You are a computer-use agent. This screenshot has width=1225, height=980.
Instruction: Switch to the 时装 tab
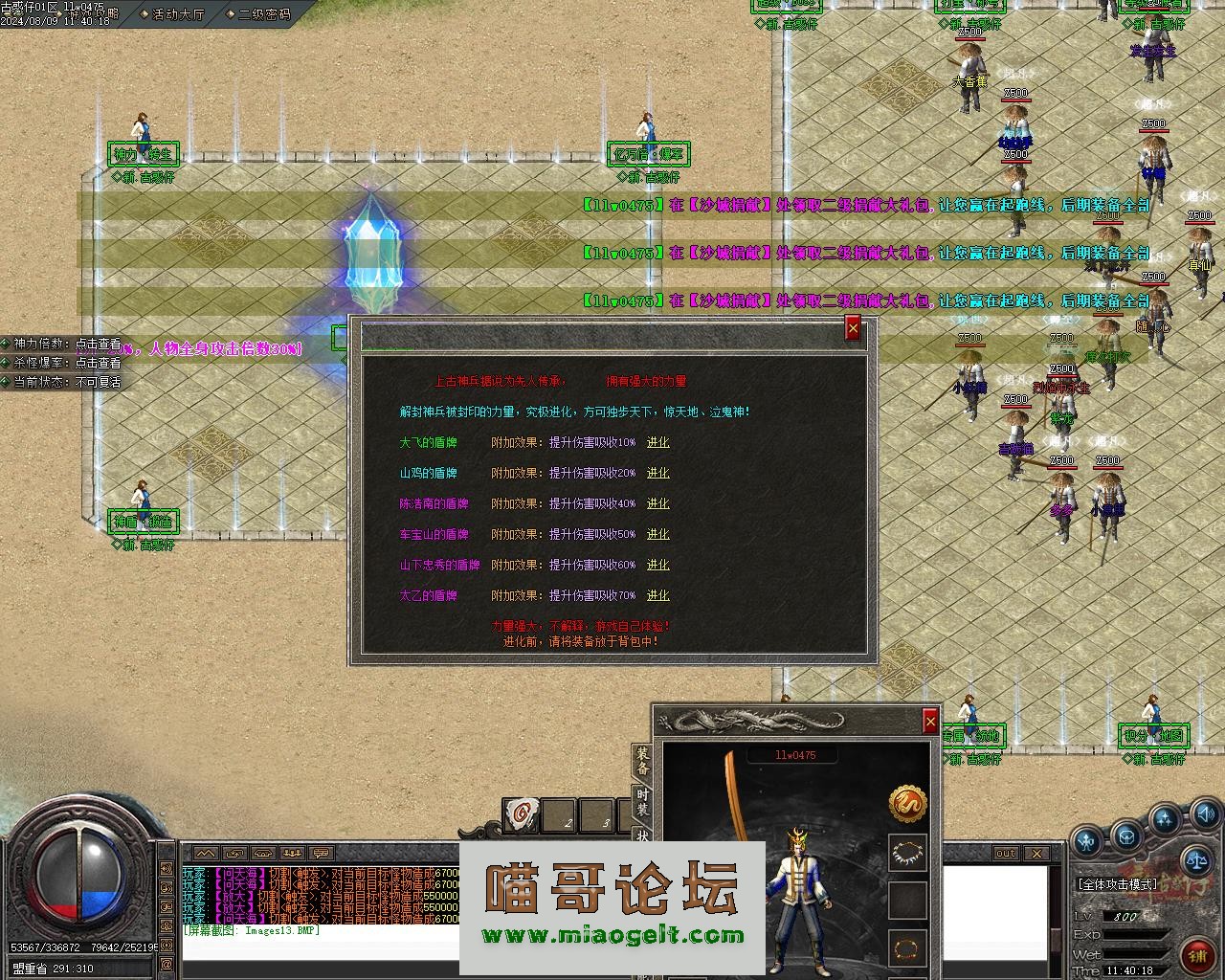coord(642,802)
